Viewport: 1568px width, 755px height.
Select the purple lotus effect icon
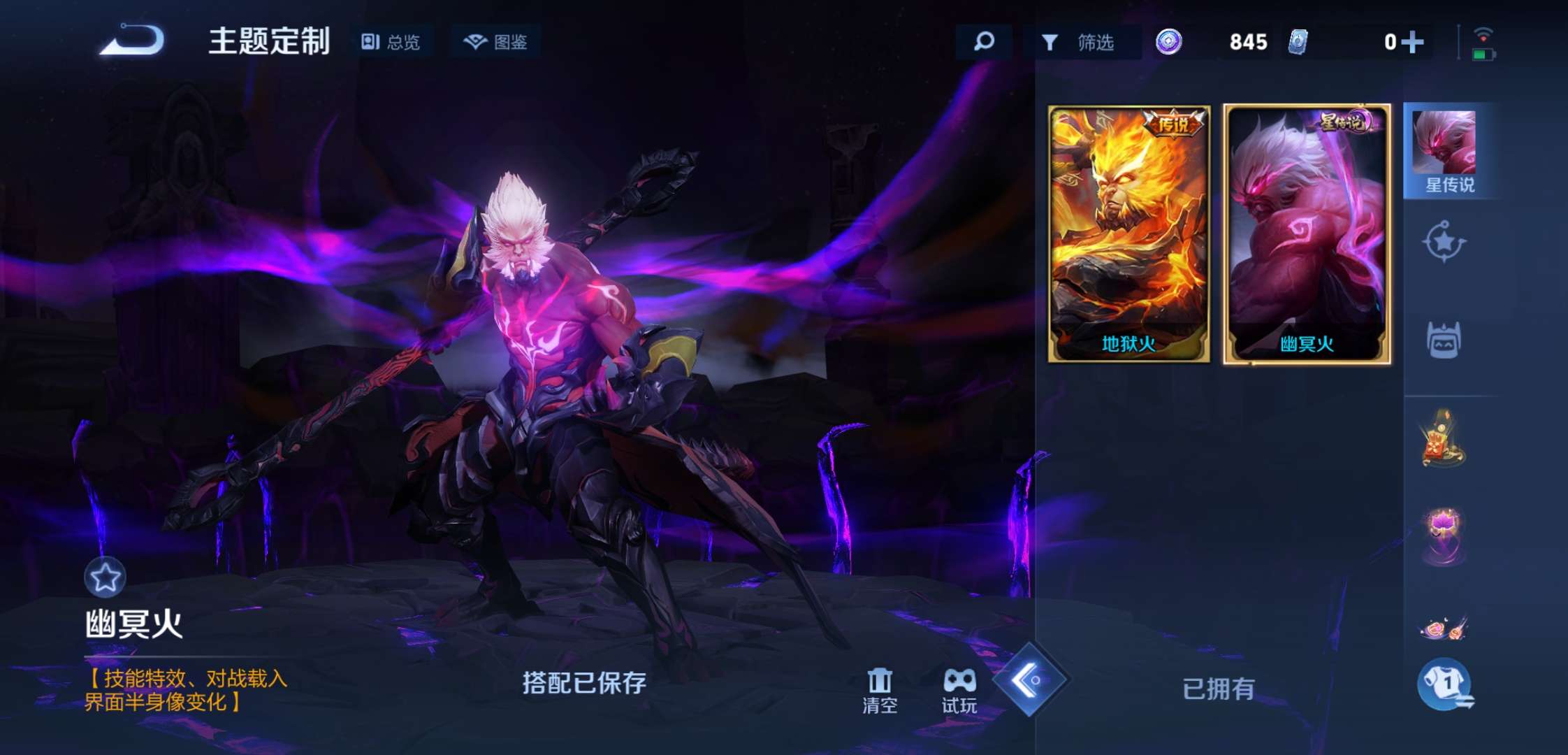click(1444, 535)
